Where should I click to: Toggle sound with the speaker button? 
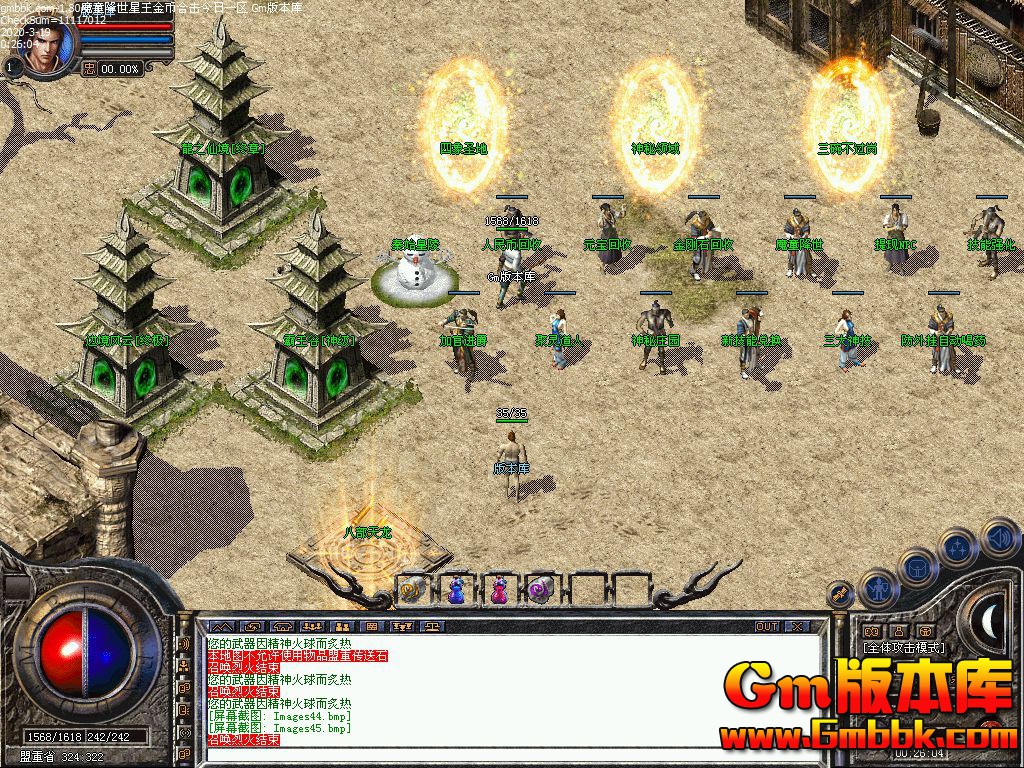(999, 537)
